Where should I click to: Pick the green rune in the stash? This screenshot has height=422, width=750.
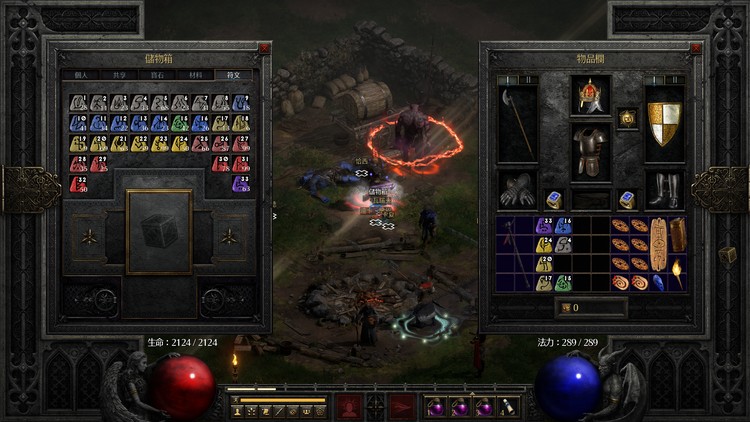(x=180, y=123)
